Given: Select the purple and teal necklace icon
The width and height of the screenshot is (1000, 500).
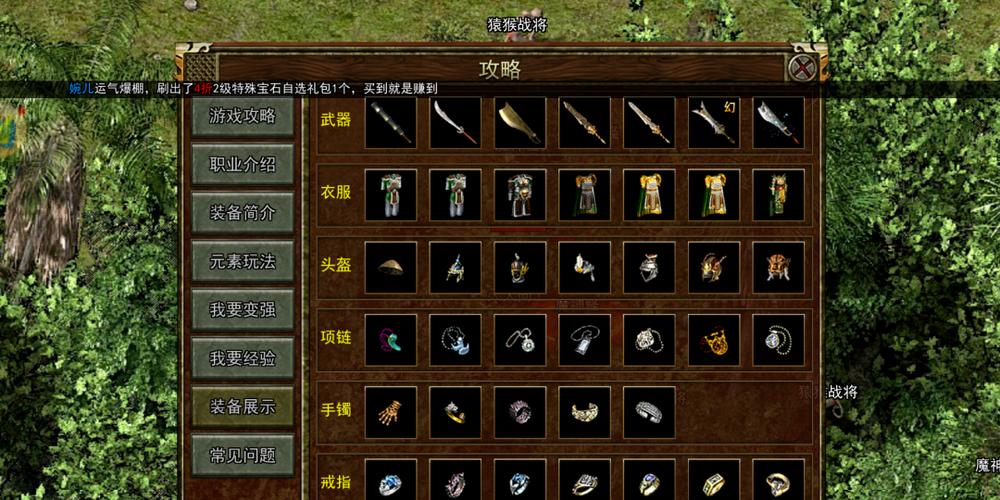Looking at the screenshot, I should click(391, 340).
